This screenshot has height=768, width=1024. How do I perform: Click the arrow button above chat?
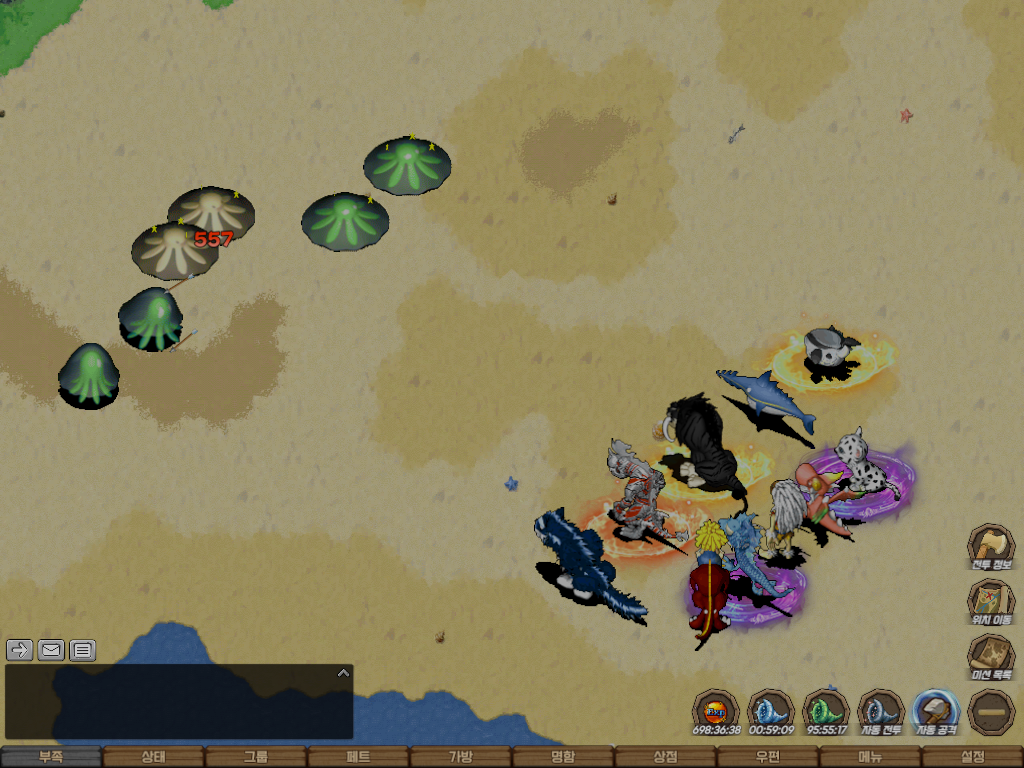[20, 650]
